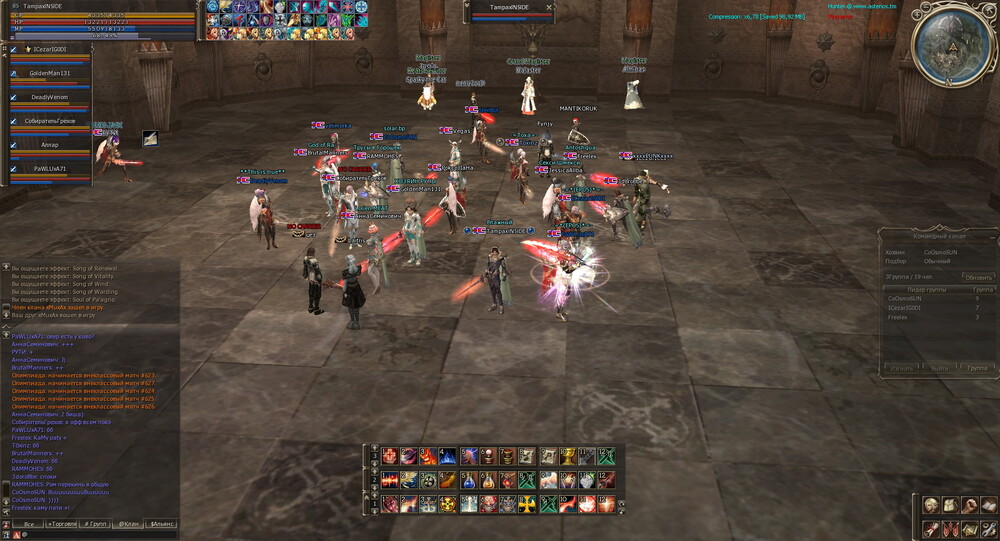Open the inventory bag menu icon

tap(950, 506)
